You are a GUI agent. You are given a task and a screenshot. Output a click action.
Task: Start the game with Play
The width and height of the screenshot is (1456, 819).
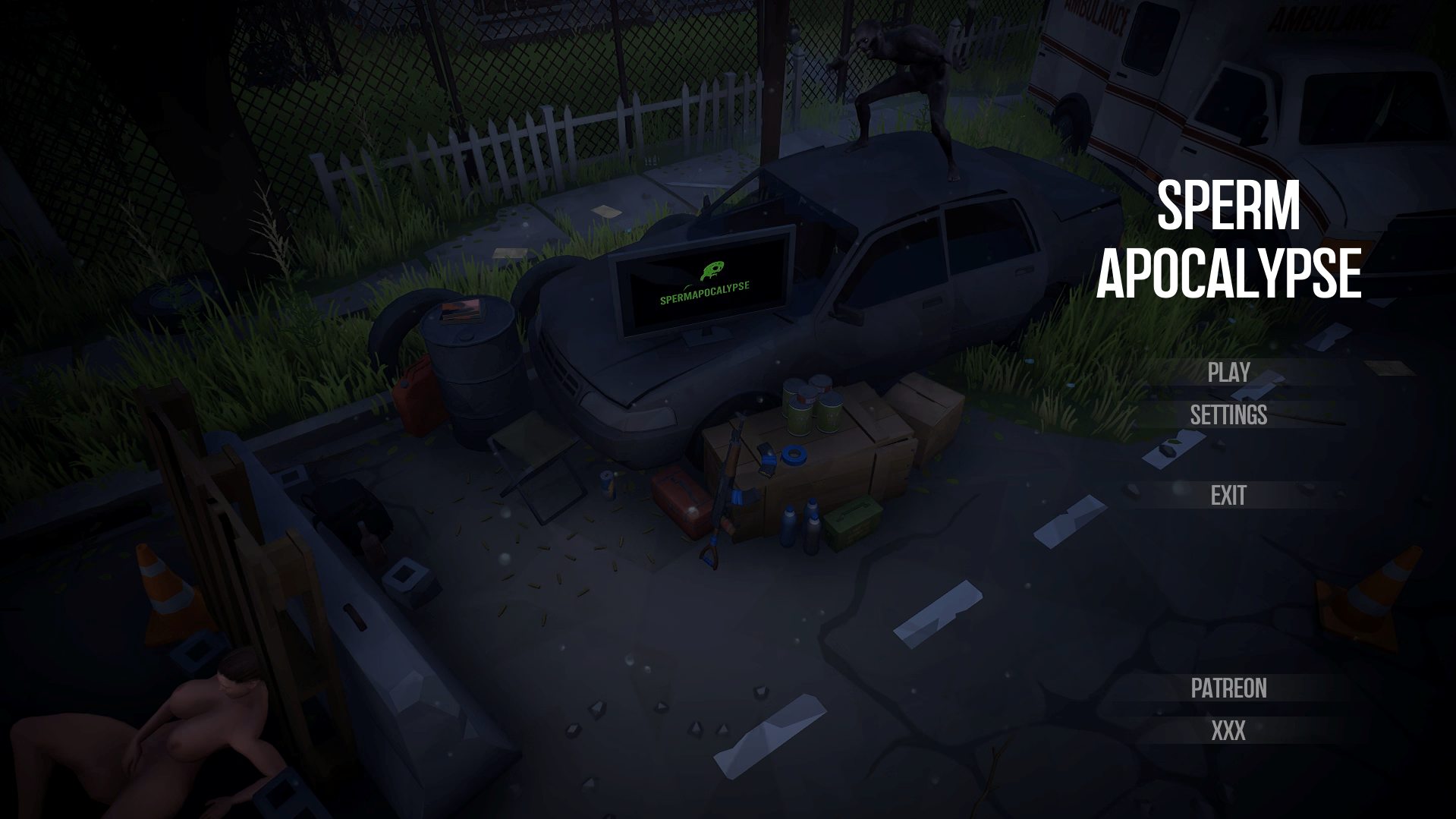tap(1228, 372)
